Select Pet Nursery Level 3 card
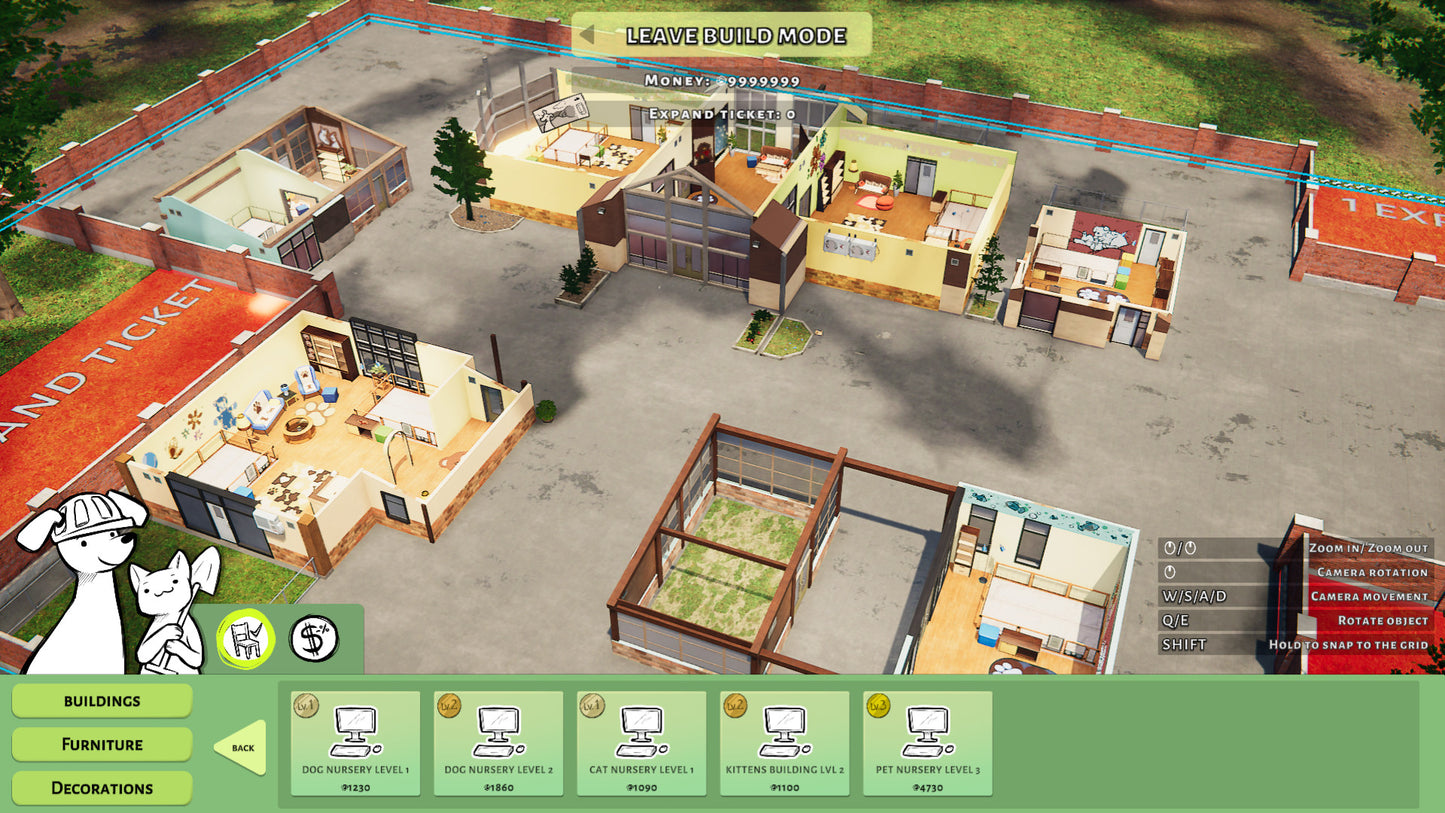 (927, 743)
